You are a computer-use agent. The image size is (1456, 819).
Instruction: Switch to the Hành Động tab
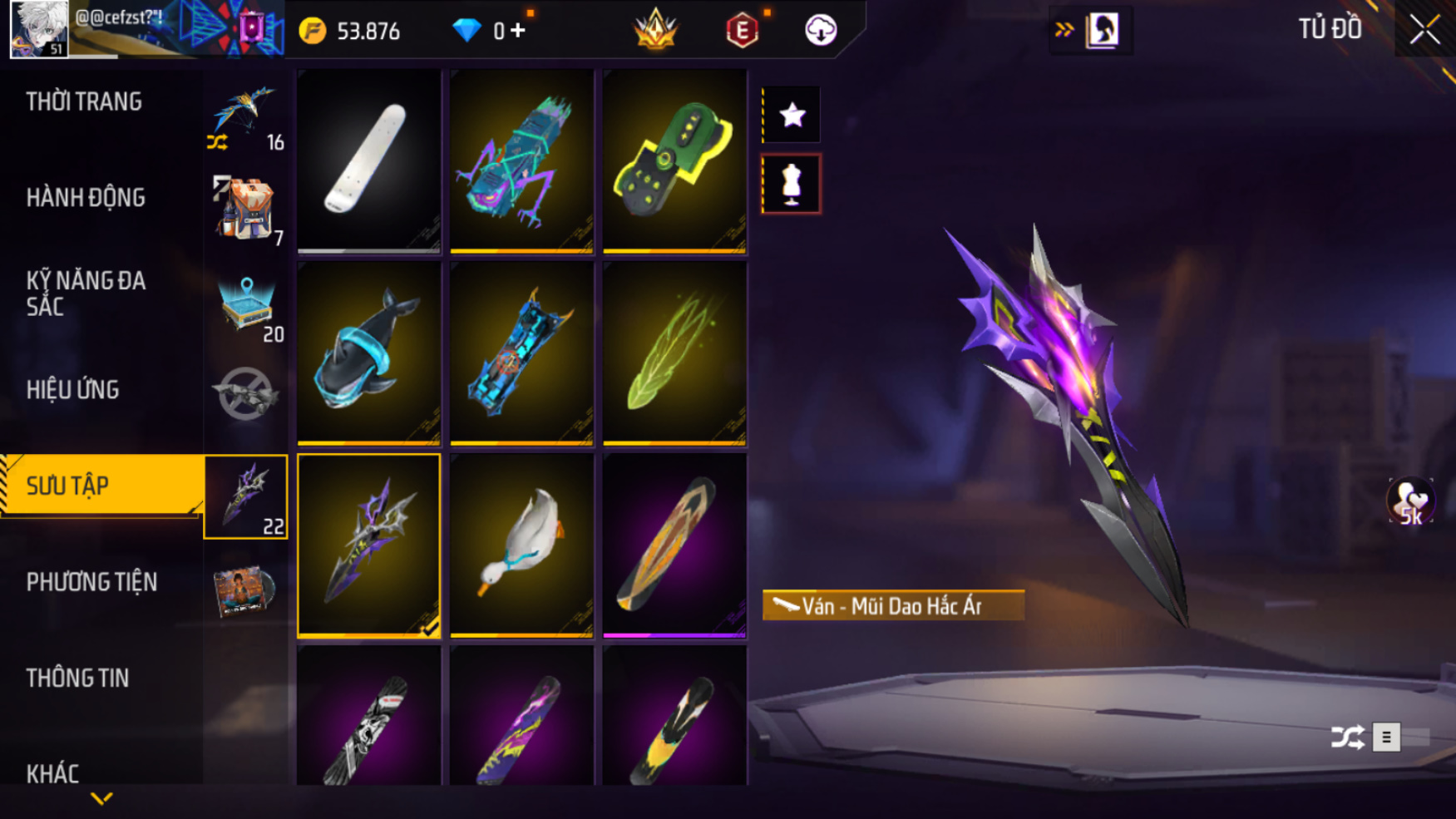click(86, 198)
